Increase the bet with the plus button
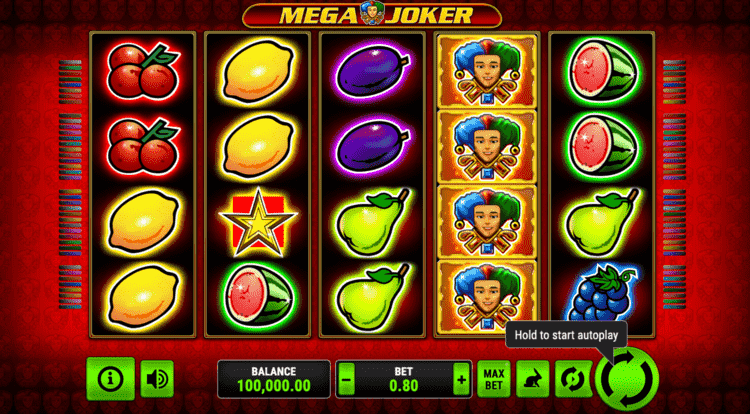 click(461, 380)
